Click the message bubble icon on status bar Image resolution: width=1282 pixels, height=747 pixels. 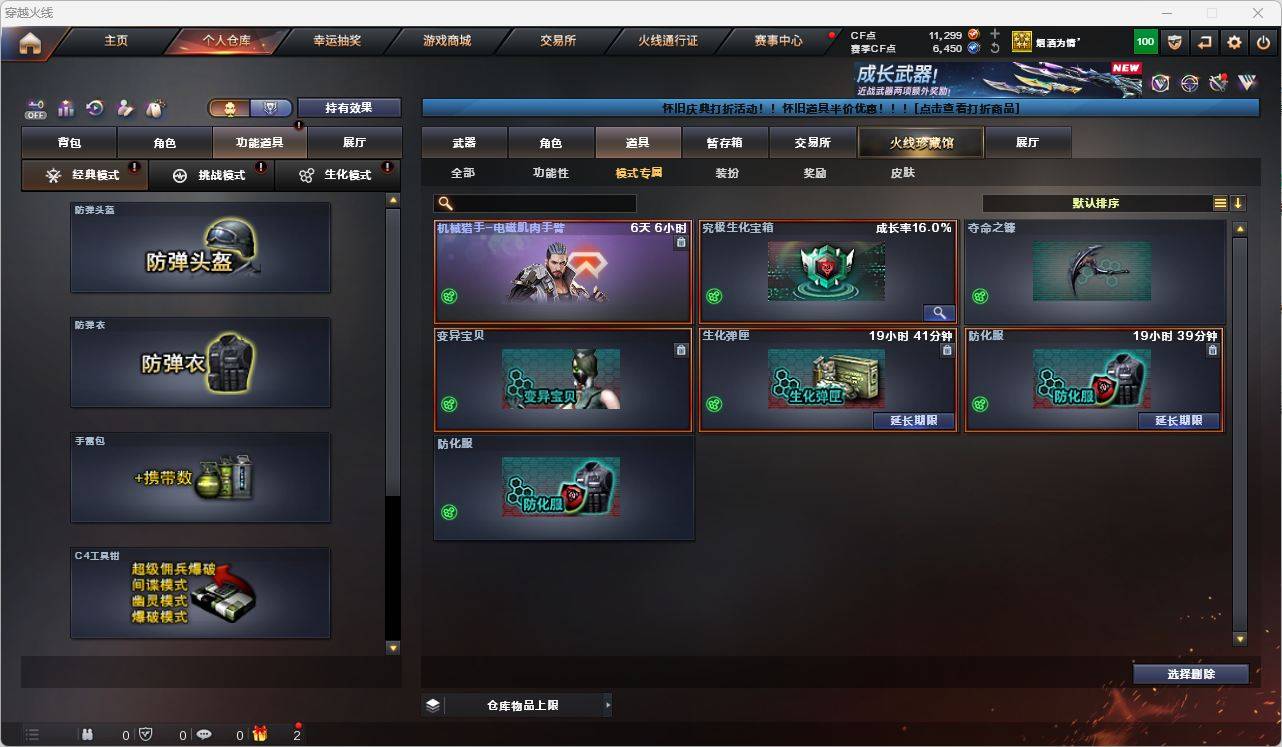click(x=204, y=734)
